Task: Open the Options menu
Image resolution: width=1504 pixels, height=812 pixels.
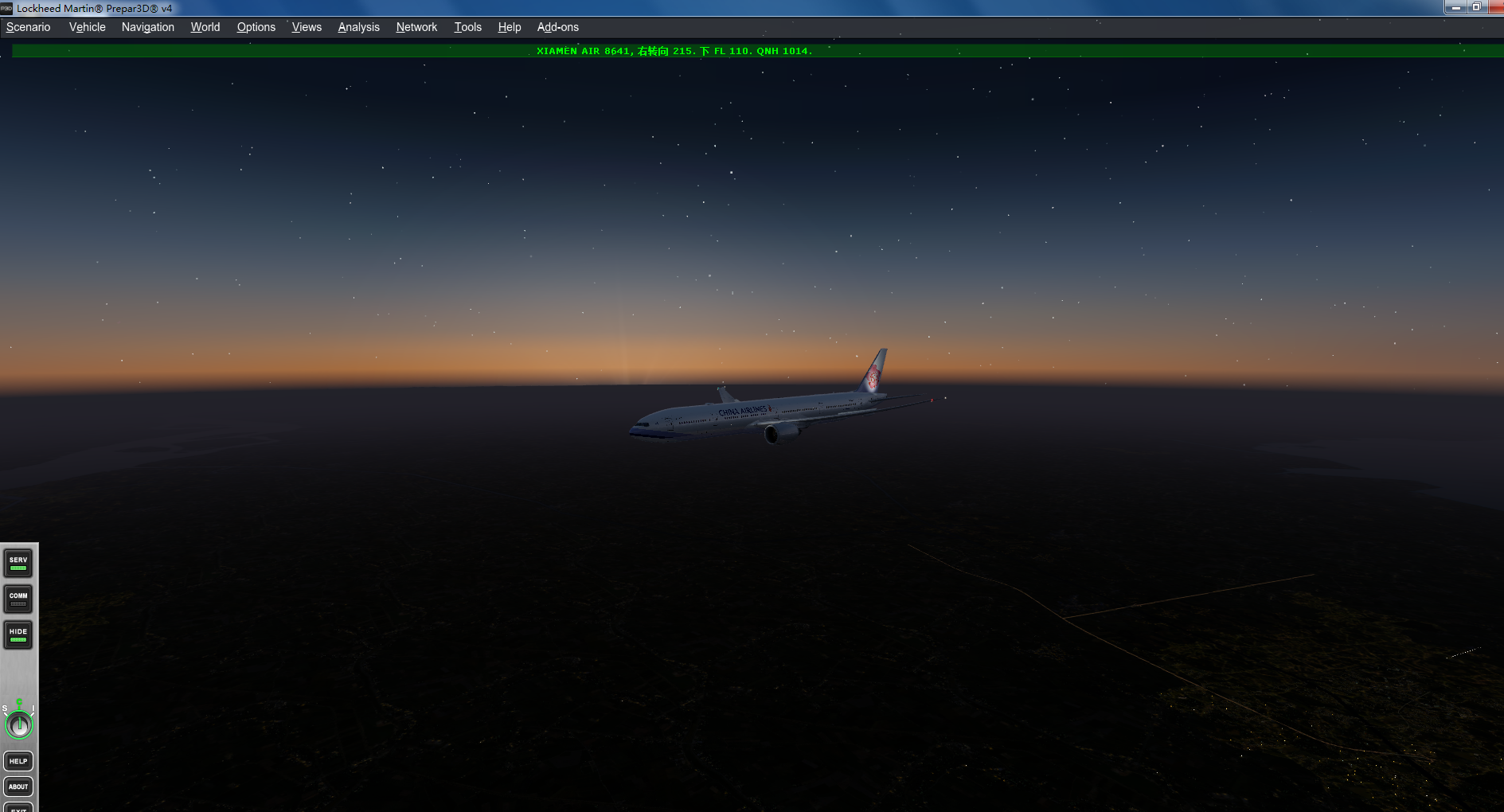Action: click(x=256, y=26)
